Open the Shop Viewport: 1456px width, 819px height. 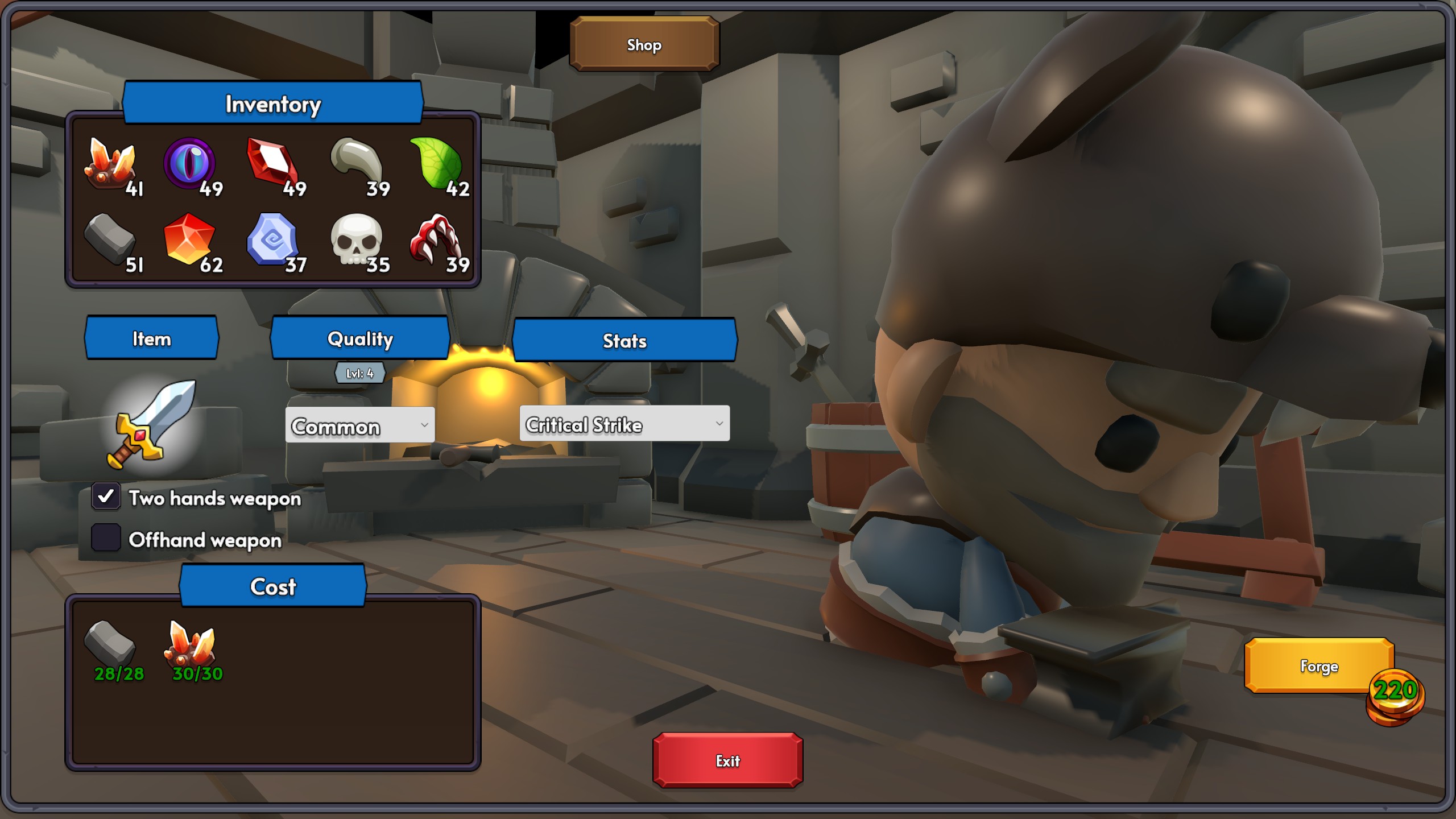[x=644, y=44]
